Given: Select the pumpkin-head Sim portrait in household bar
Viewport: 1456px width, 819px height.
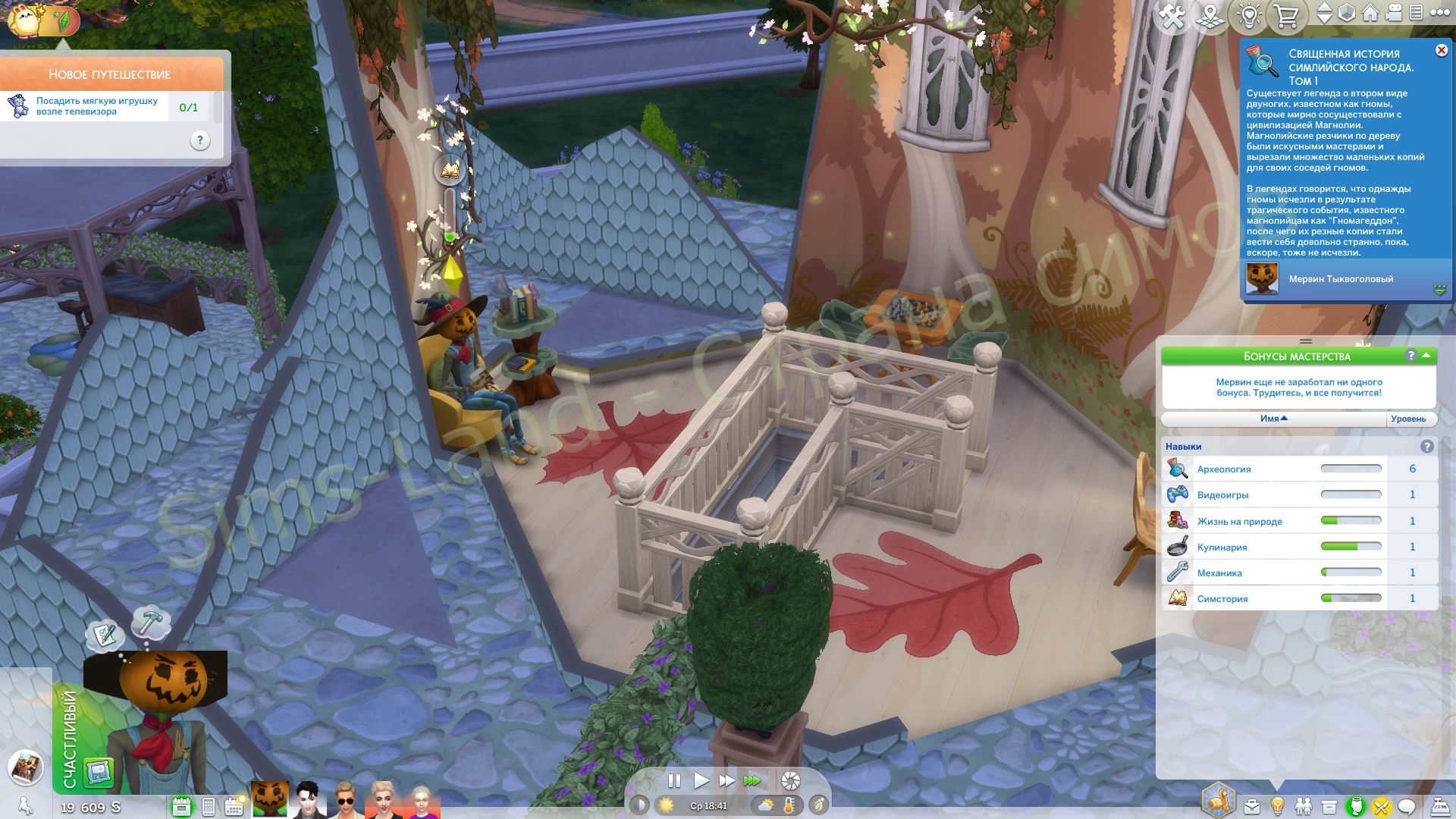Looking at the screenshot, I should pyautogui.click(x=270, y=799).
